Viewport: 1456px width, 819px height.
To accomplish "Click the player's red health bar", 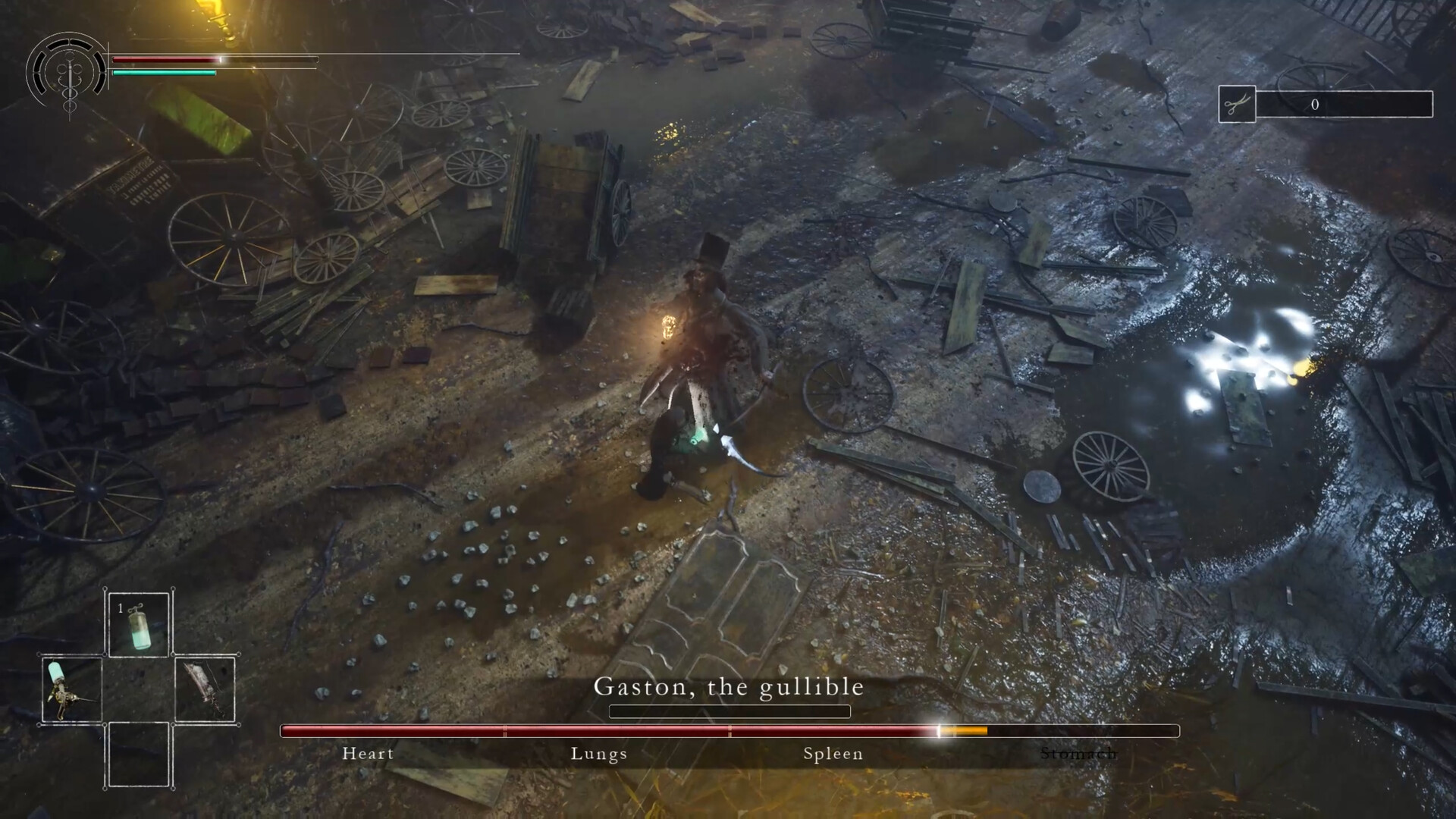I will pyautogui.click(x=167, y=59).
